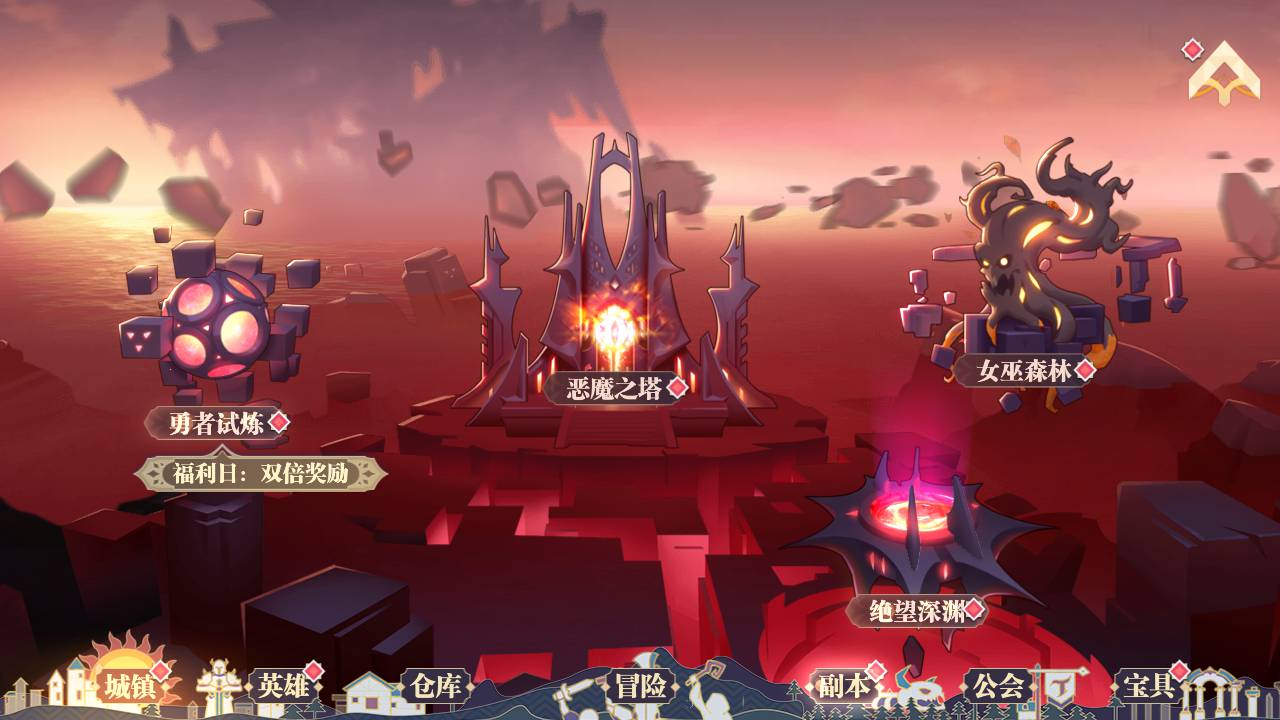Go to the 冒险 adventure tab
The width and height of the screenshot is (1280, 720).
point(641,686)
